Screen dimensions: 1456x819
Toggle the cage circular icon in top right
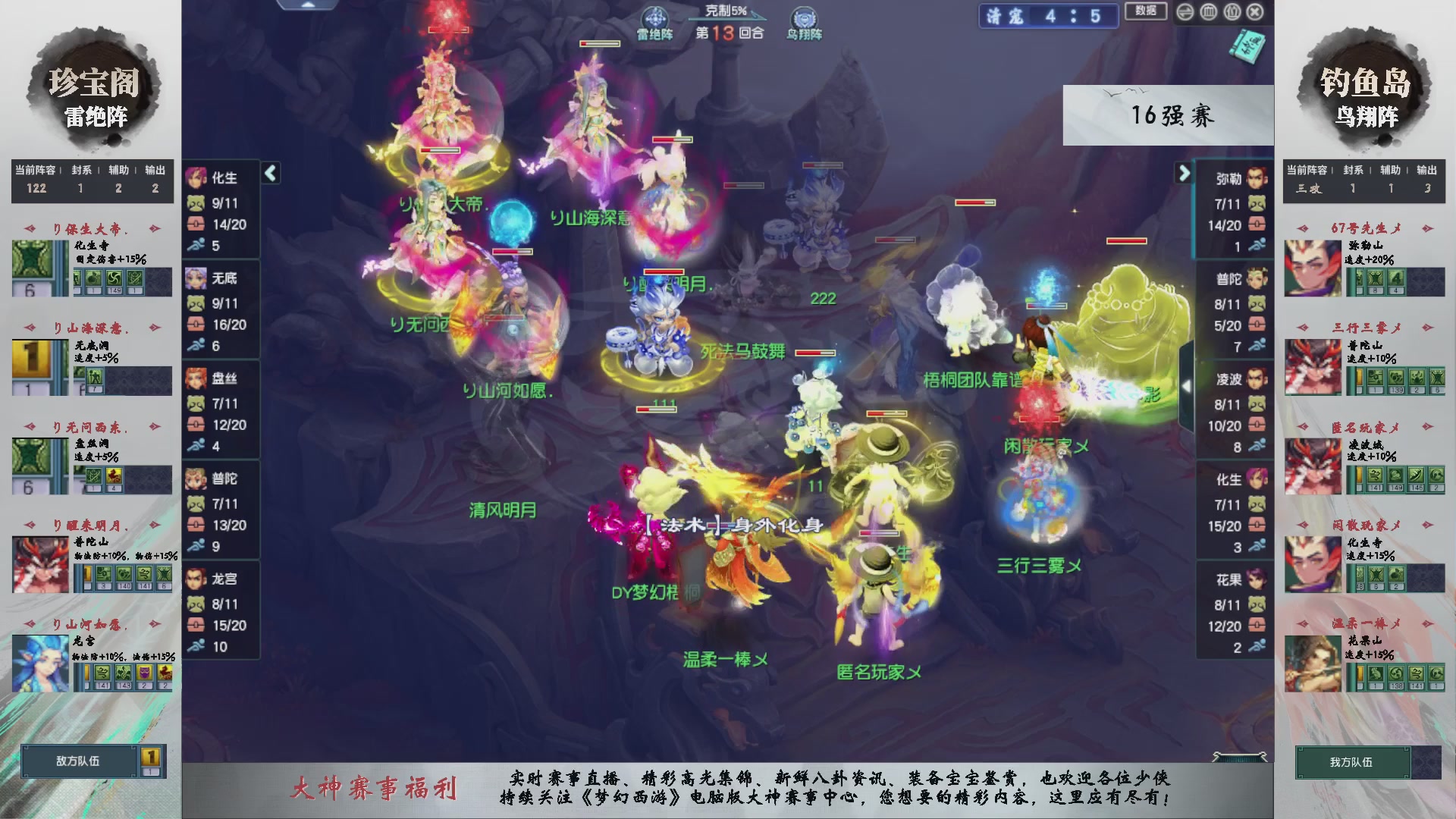coord(1207,12)
